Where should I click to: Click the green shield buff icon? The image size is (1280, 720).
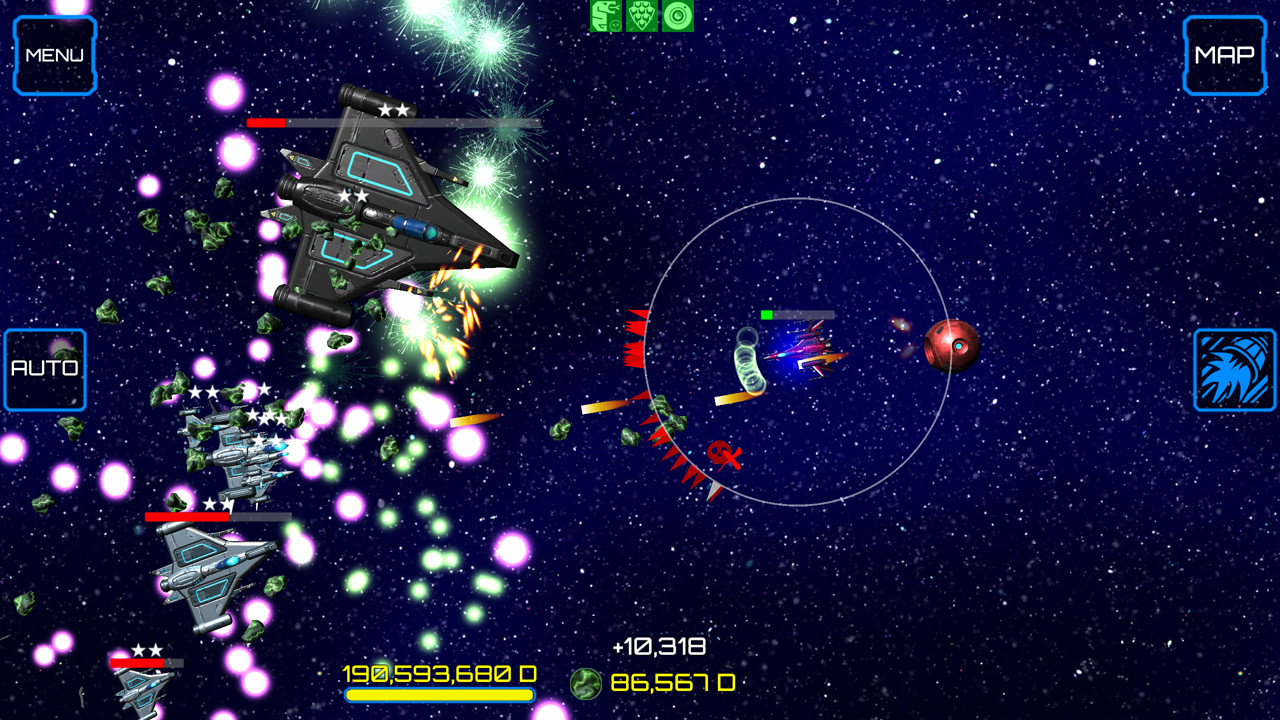[641, 16]
